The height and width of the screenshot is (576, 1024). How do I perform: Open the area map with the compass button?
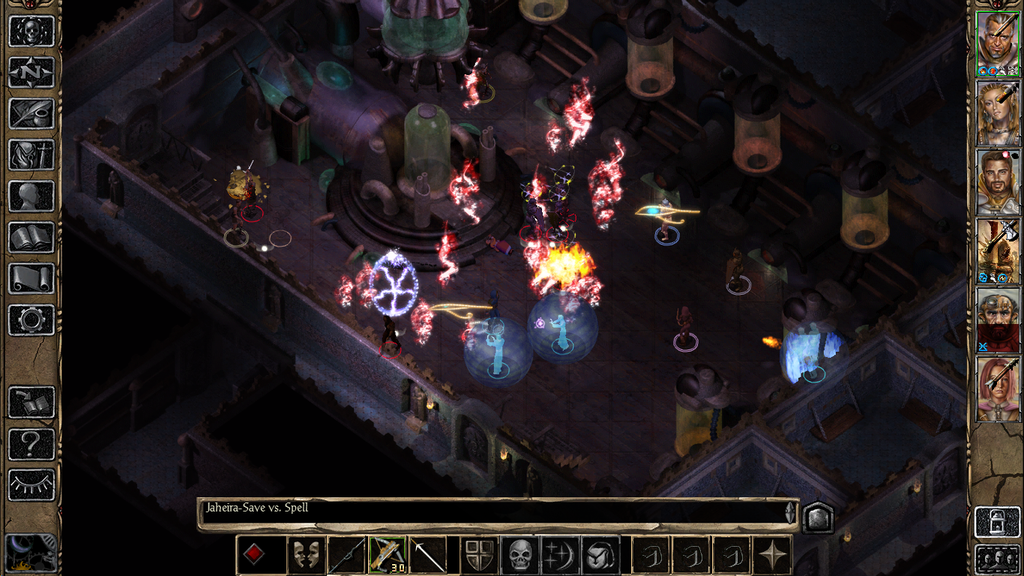click(31, 72)
